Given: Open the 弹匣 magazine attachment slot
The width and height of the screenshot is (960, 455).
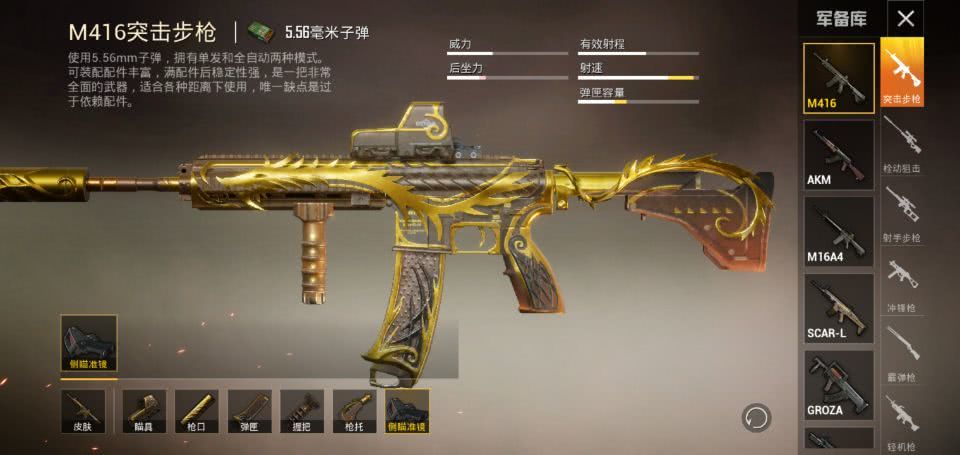Looking at the screenshot, I should coord(249,412).
